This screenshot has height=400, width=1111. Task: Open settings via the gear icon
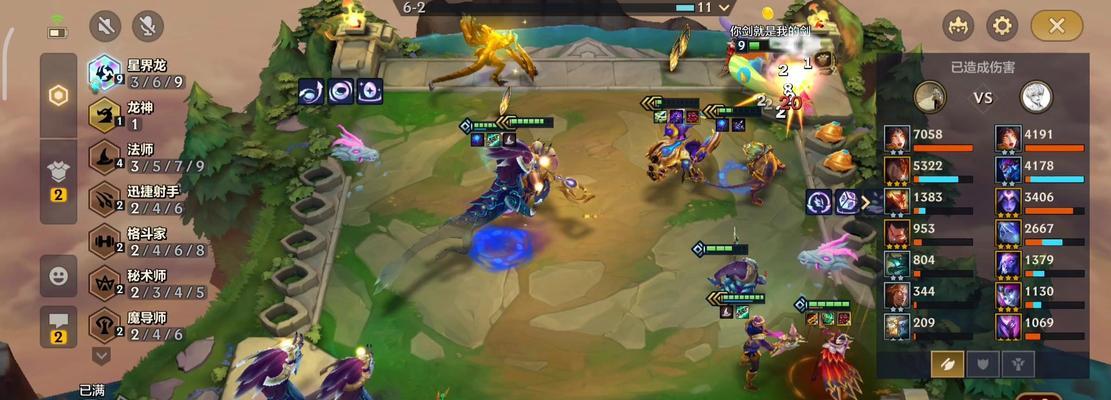pos(1002,26)
